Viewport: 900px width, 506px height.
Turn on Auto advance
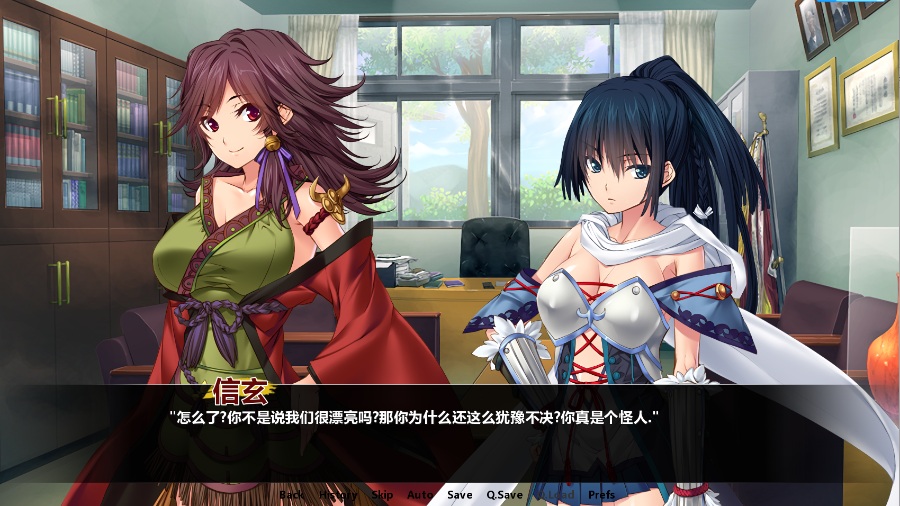[420, 495]
